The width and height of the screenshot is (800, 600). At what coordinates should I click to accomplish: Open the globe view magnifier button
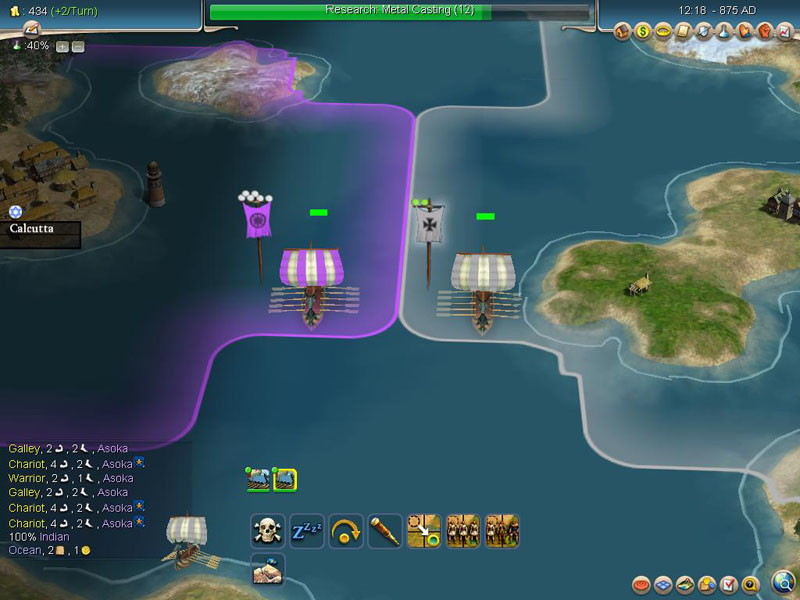point(784,582)
